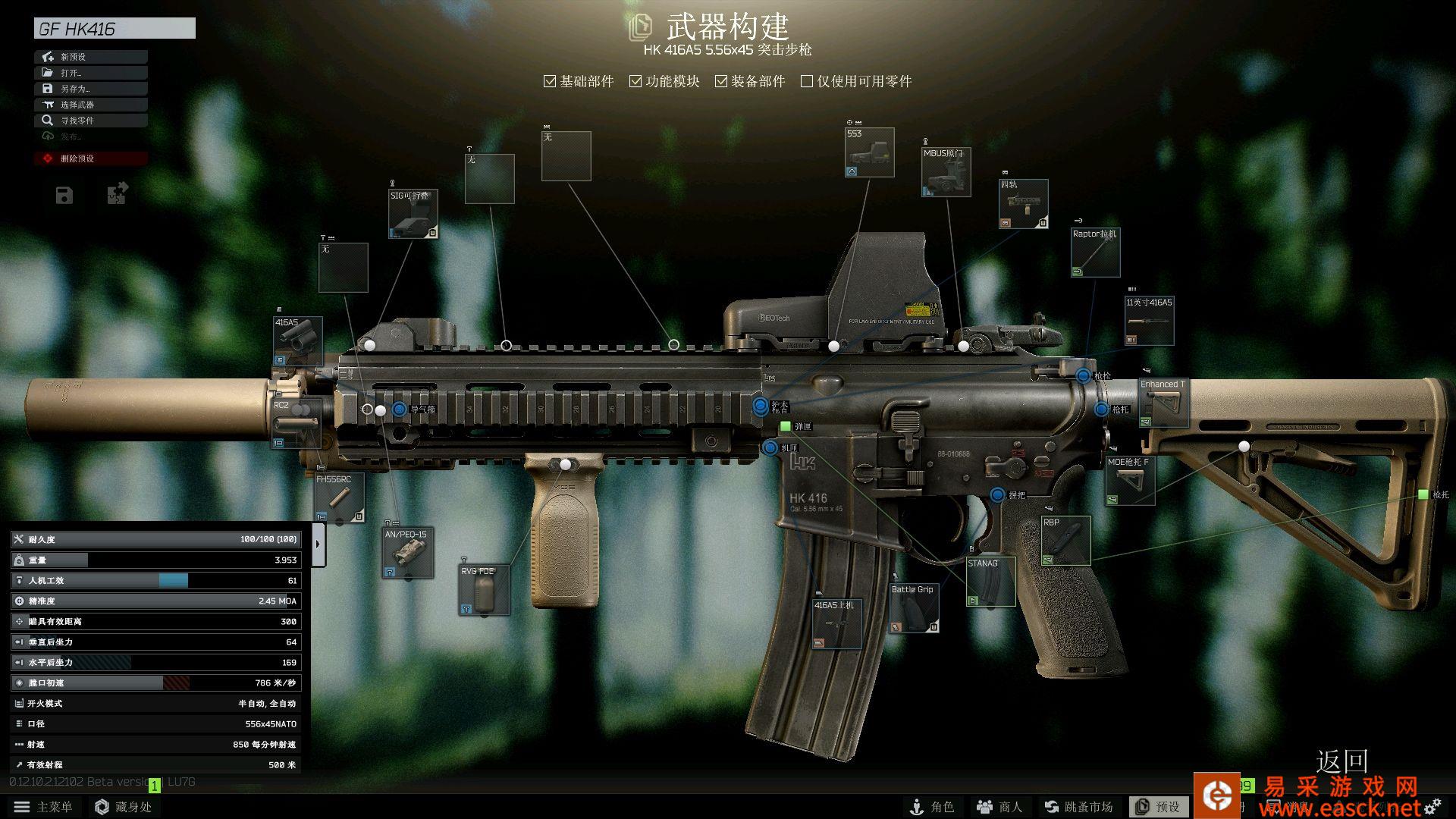Uncheck the 装备部件 filter
The image size is (1456, 819).
point(721,81)
